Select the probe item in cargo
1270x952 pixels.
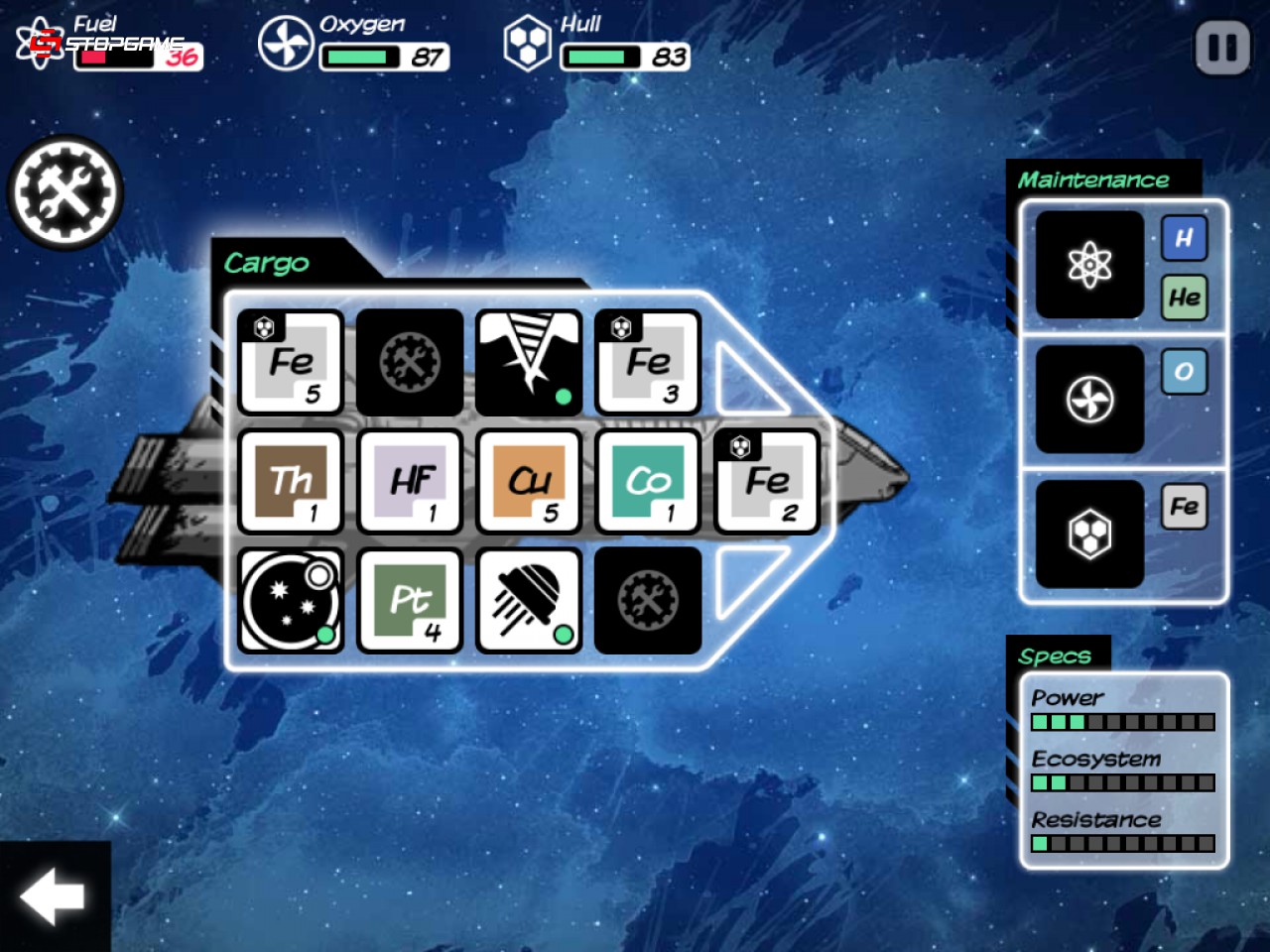click(x=529, y=602)
